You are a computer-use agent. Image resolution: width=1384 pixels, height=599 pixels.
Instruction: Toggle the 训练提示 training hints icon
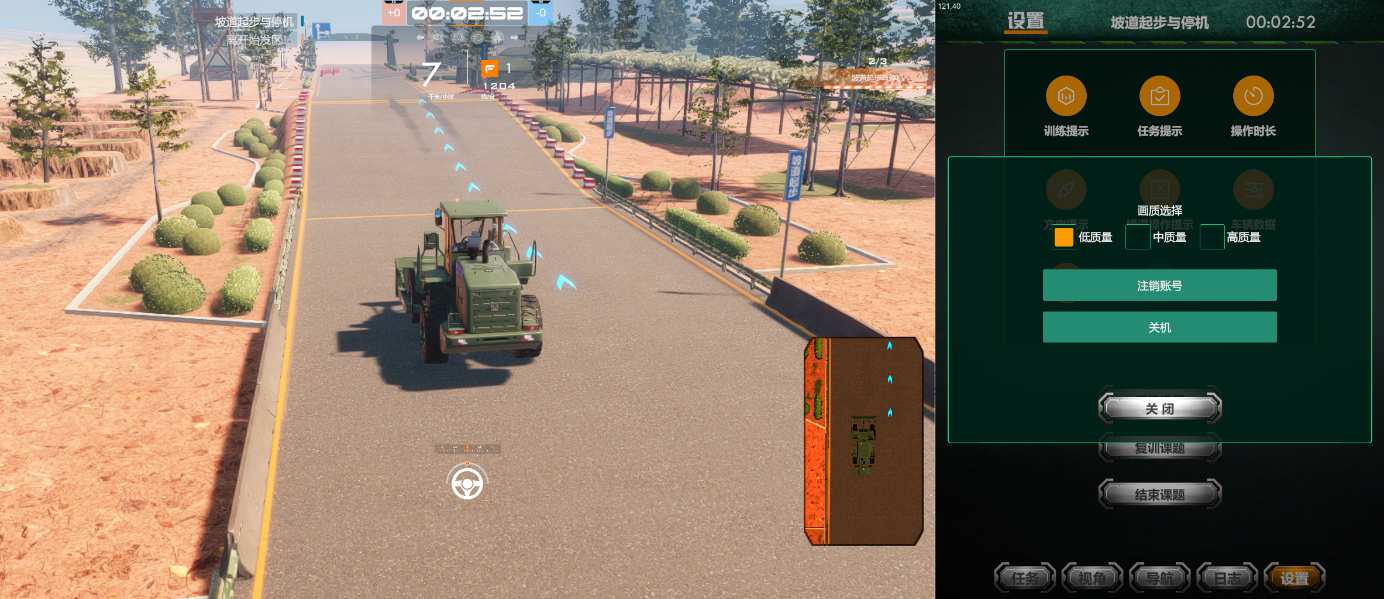point(1066,96)
